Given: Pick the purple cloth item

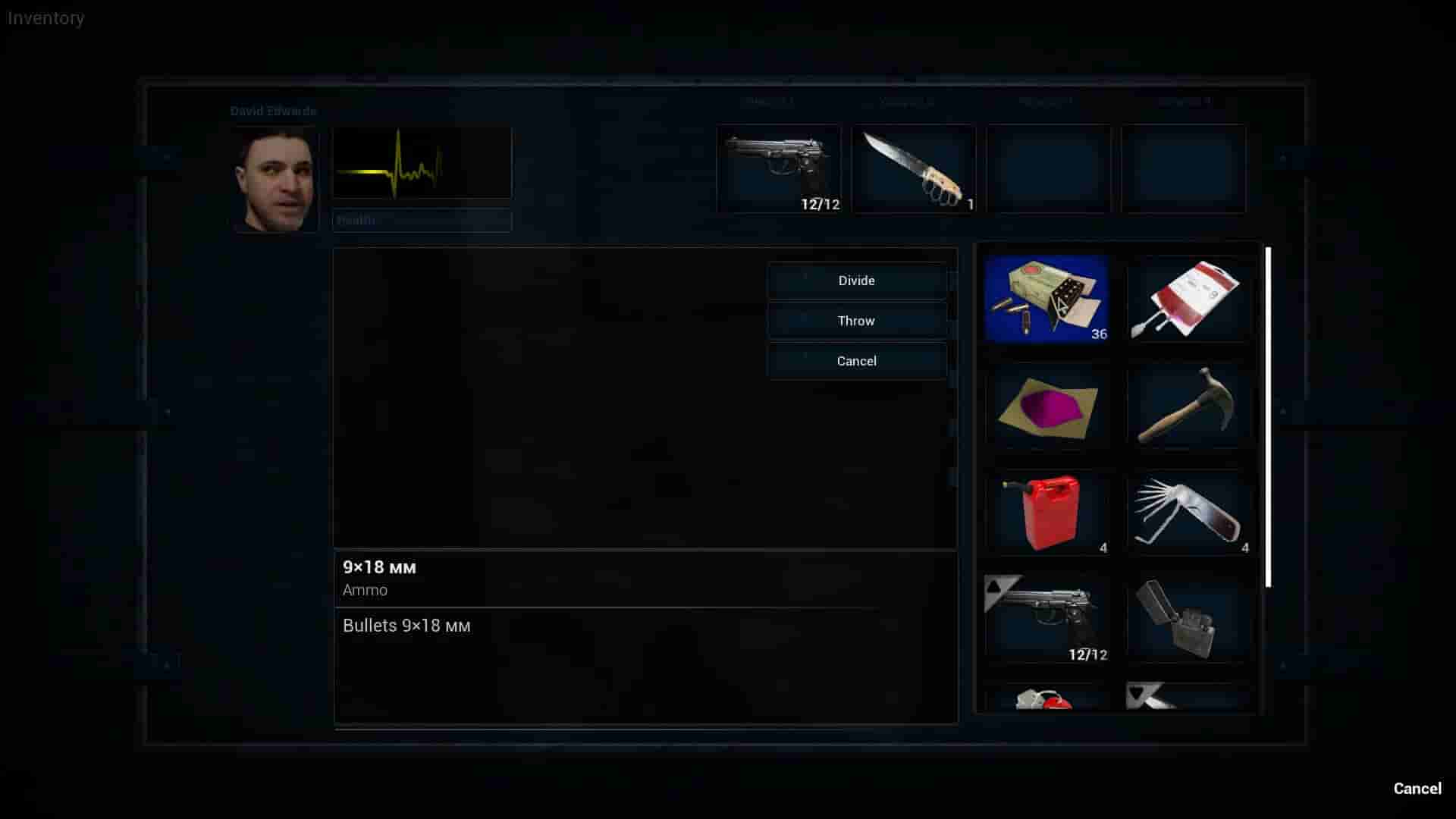Looking at the screenshot, I should (x=1046, y=406).
